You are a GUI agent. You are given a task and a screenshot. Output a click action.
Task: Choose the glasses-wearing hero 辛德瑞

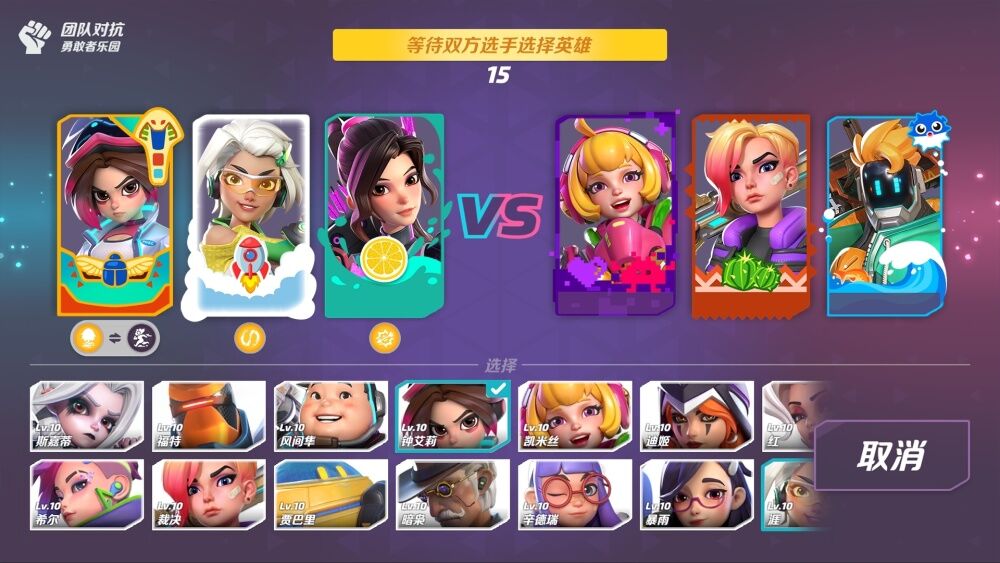tap(575, 493)
